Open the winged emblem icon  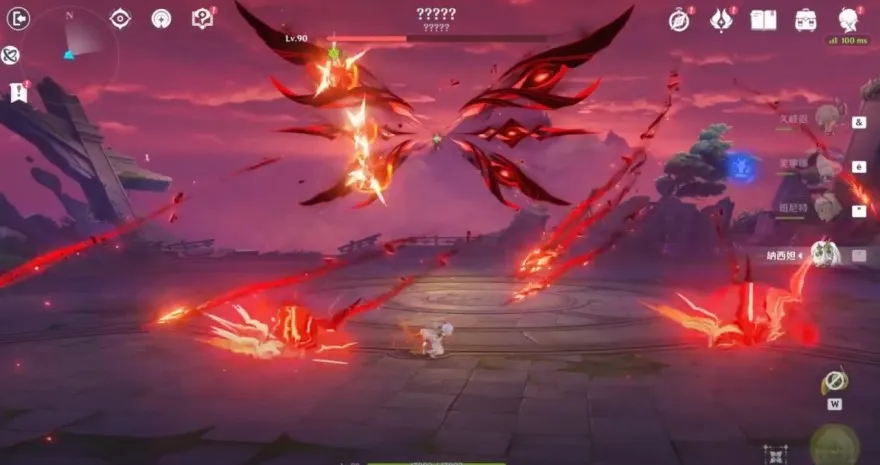(721, 19)
